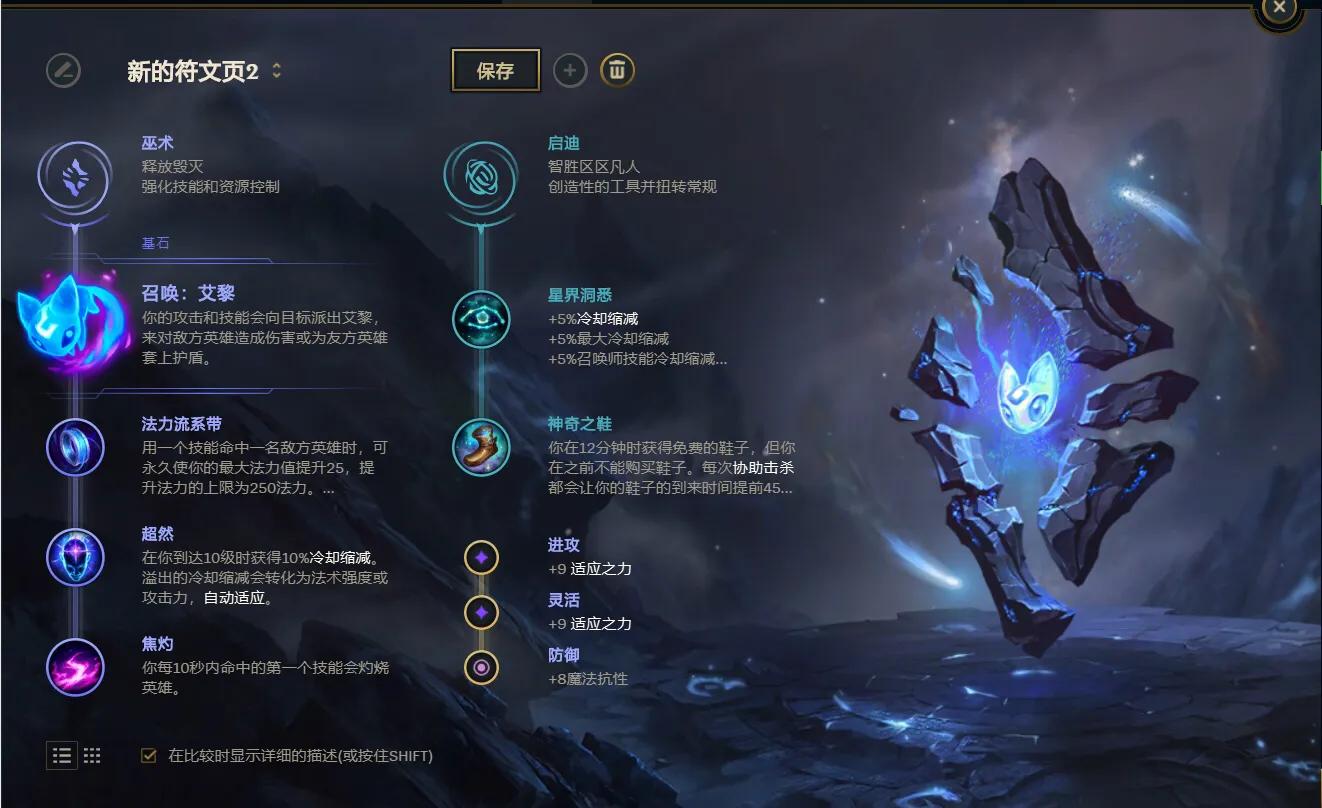The image size is (1322, 808).
Task: Switch to list view of rune pages
Action: point(61,755)
